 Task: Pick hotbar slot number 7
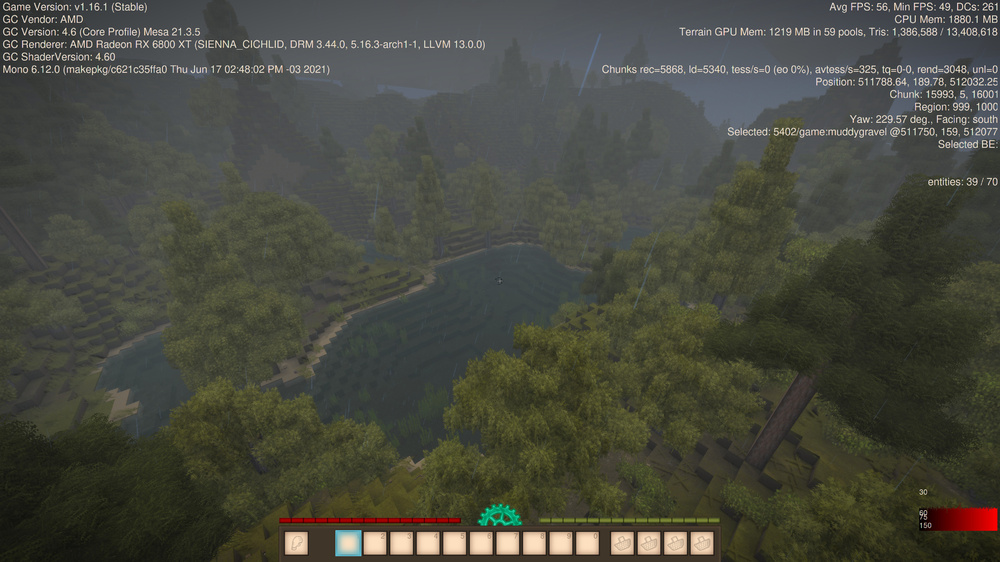[509, 543]
